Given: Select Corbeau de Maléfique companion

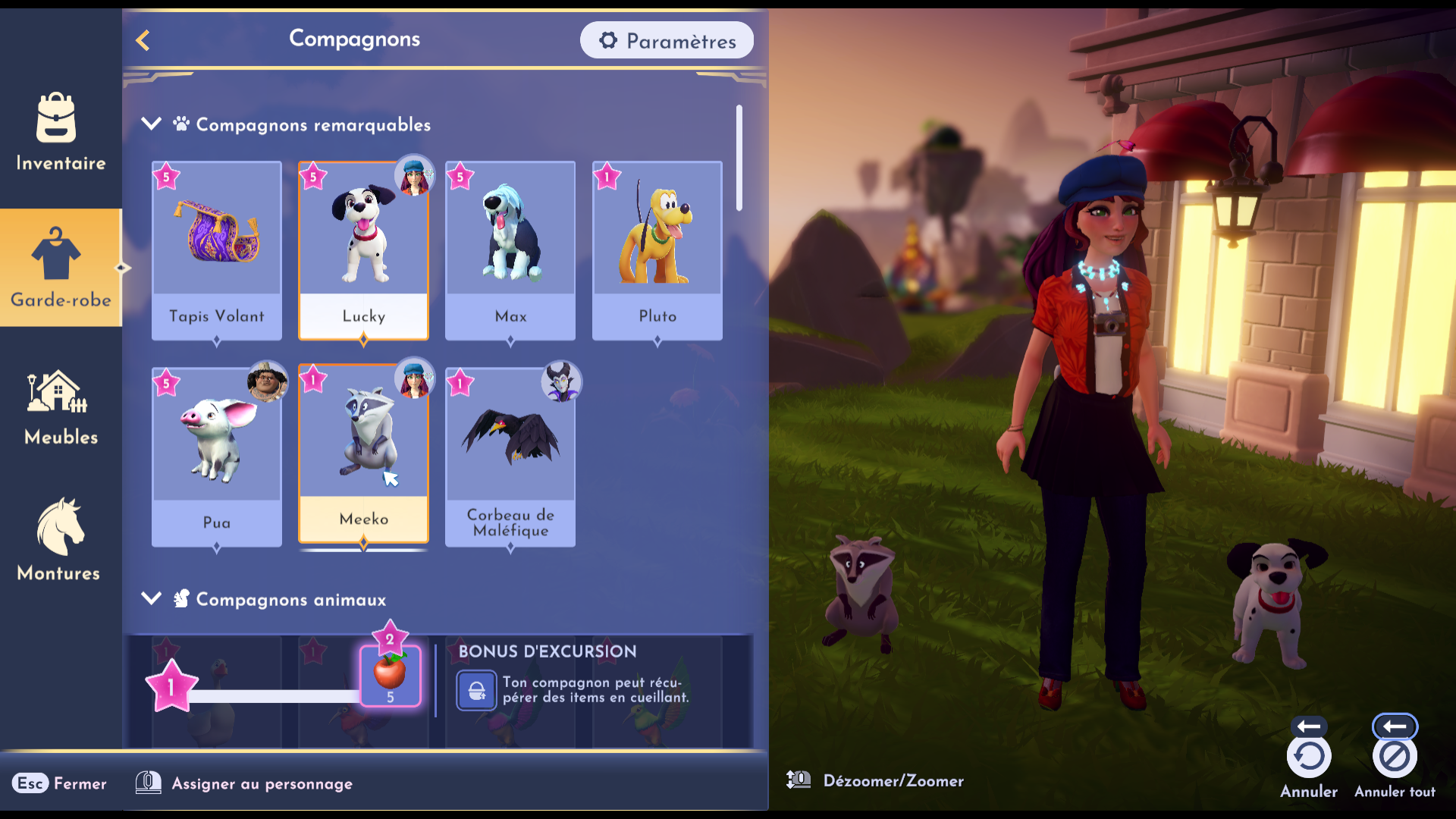Looking at the screenshot, I should pos(510,457).
